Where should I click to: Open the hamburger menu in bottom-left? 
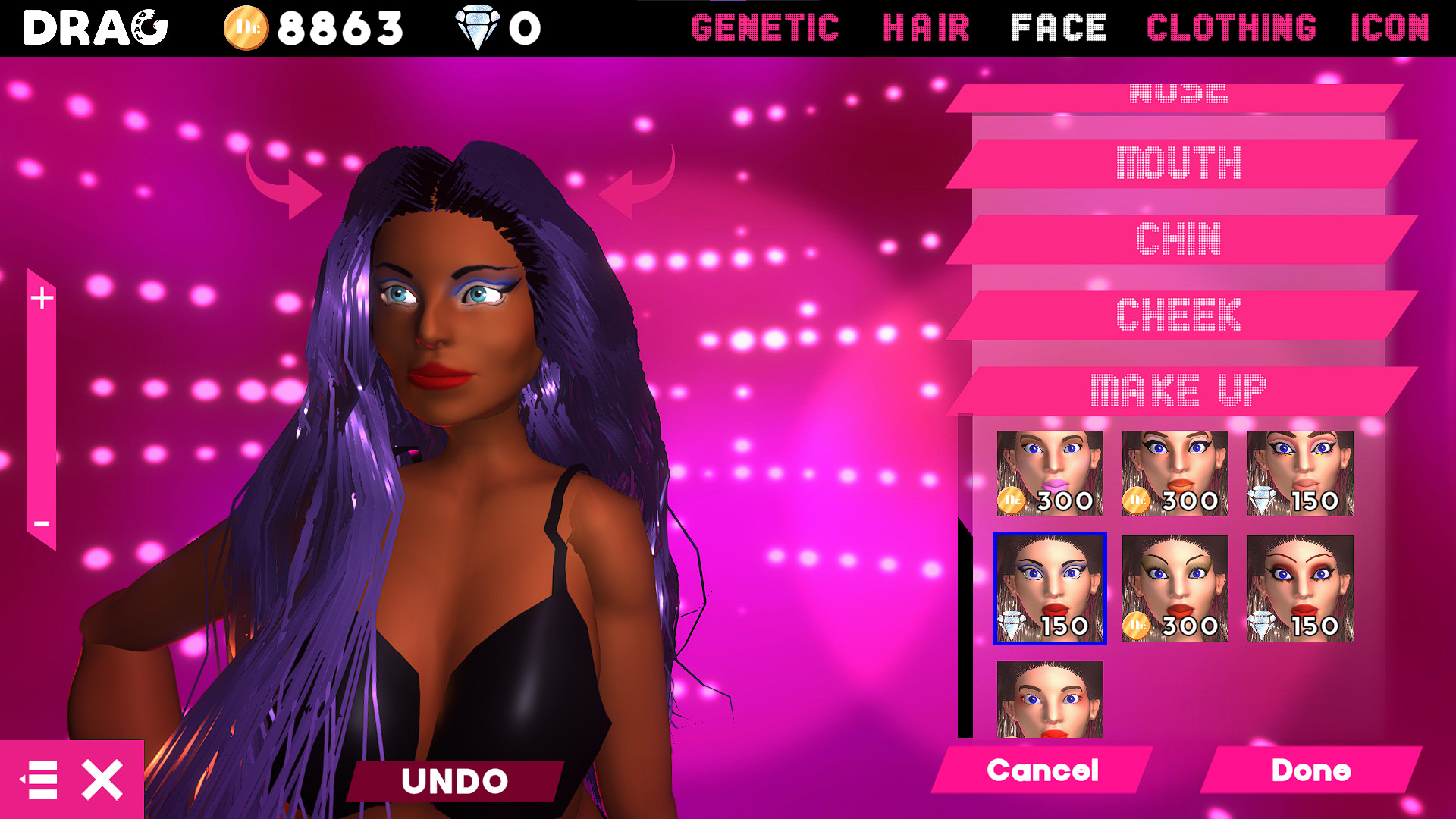tap(41, 778)
